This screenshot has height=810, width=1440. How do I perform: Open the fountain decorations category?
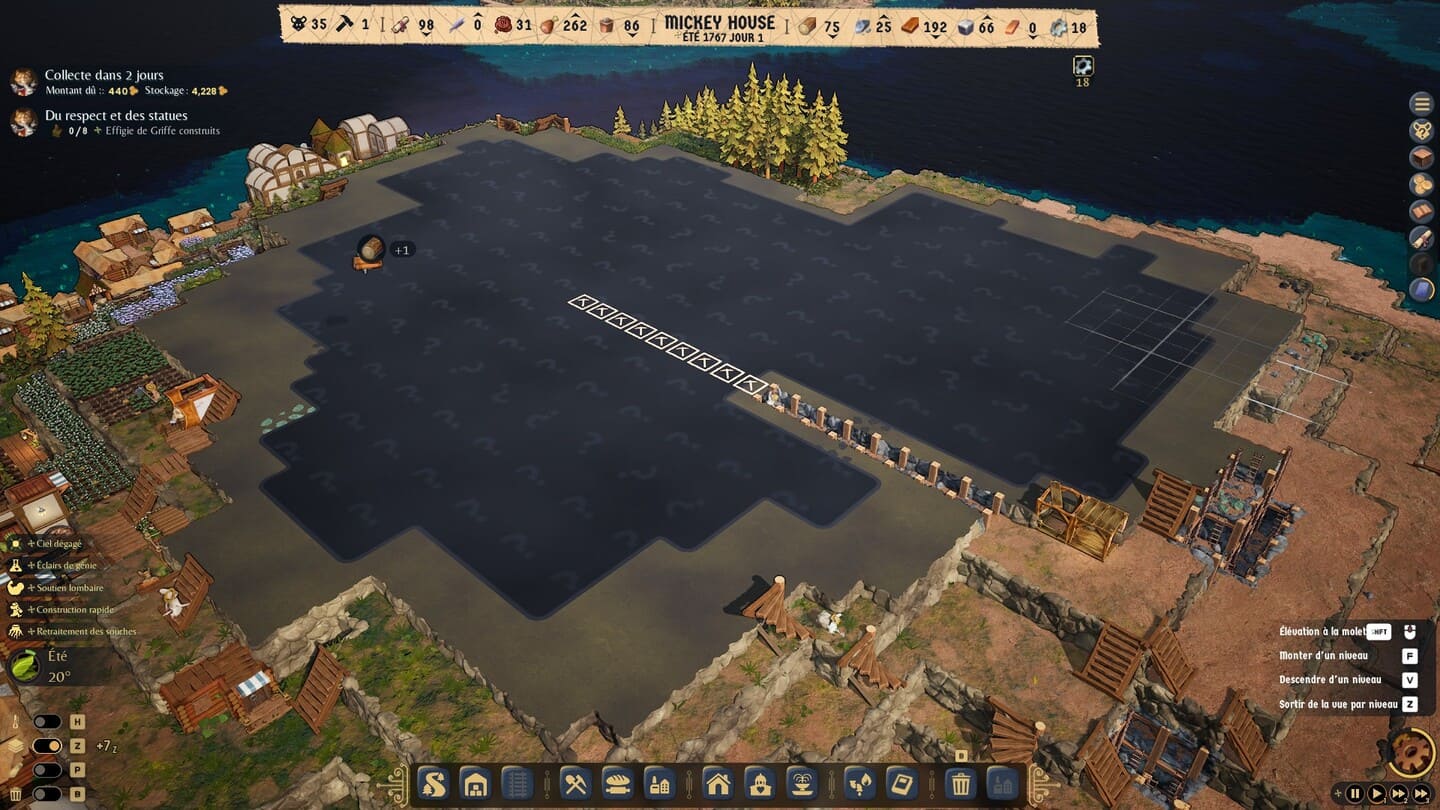[x=803, y=782]
